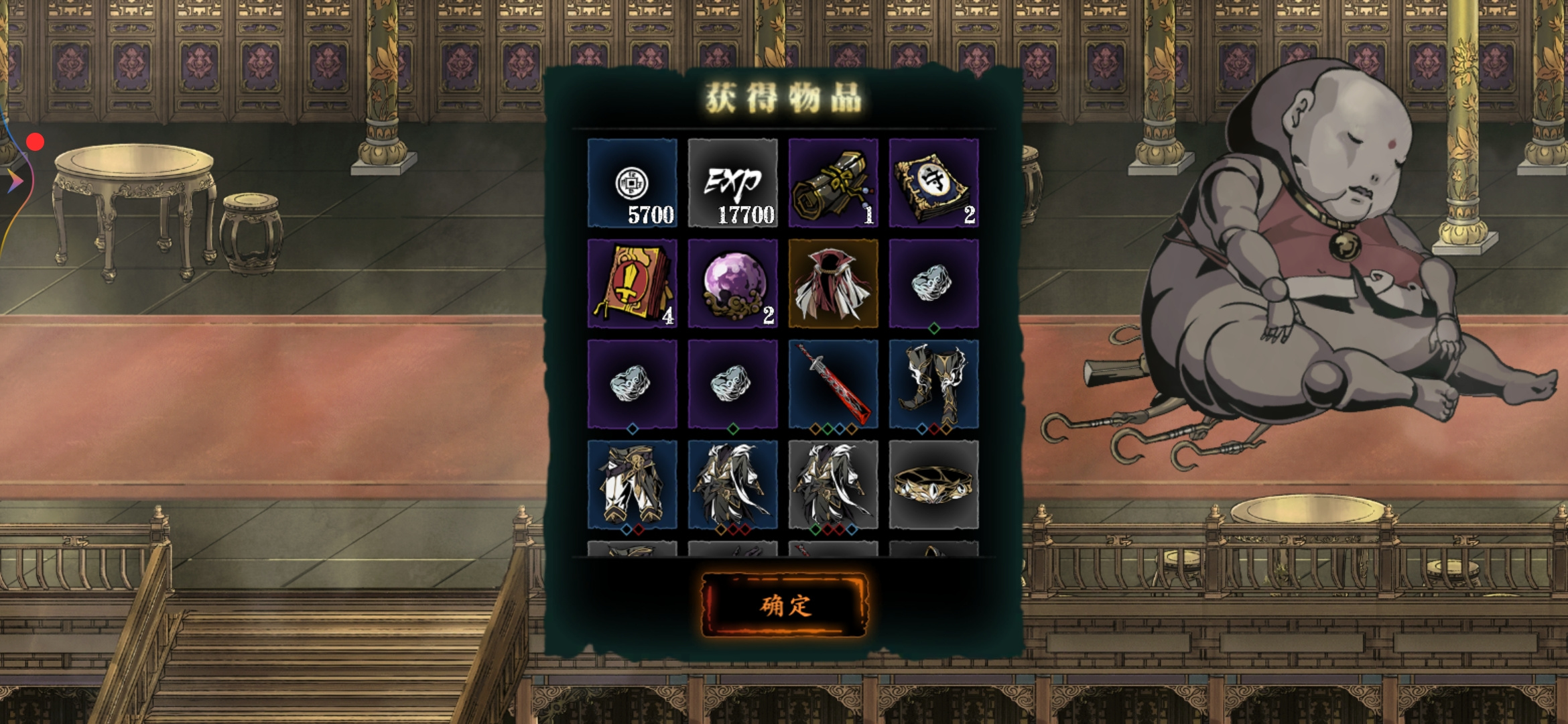Inspect the gold circlet ring item

click(933, 485)
